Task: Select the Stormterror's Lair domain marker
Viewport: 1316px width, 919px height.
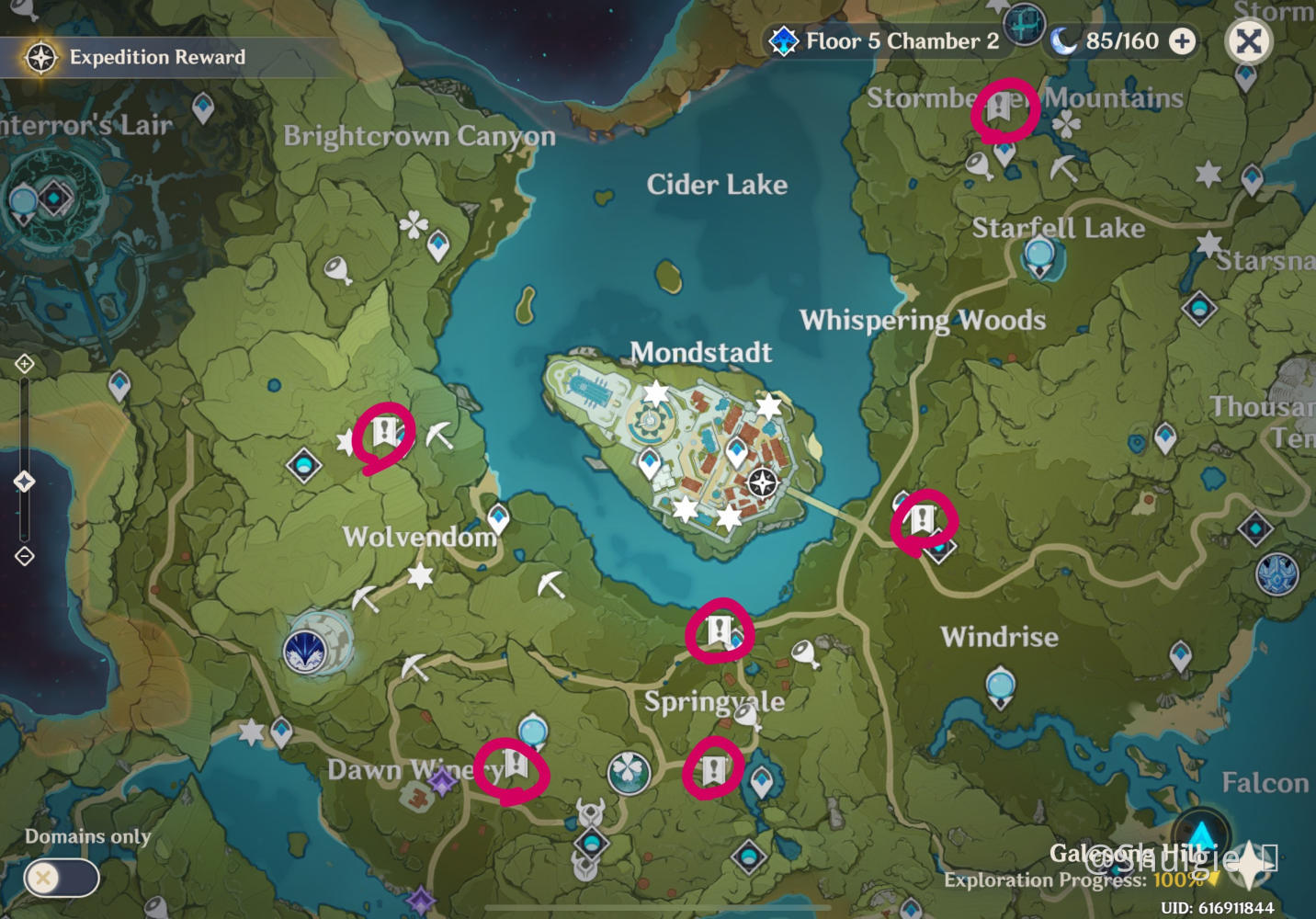Action: 53,197
